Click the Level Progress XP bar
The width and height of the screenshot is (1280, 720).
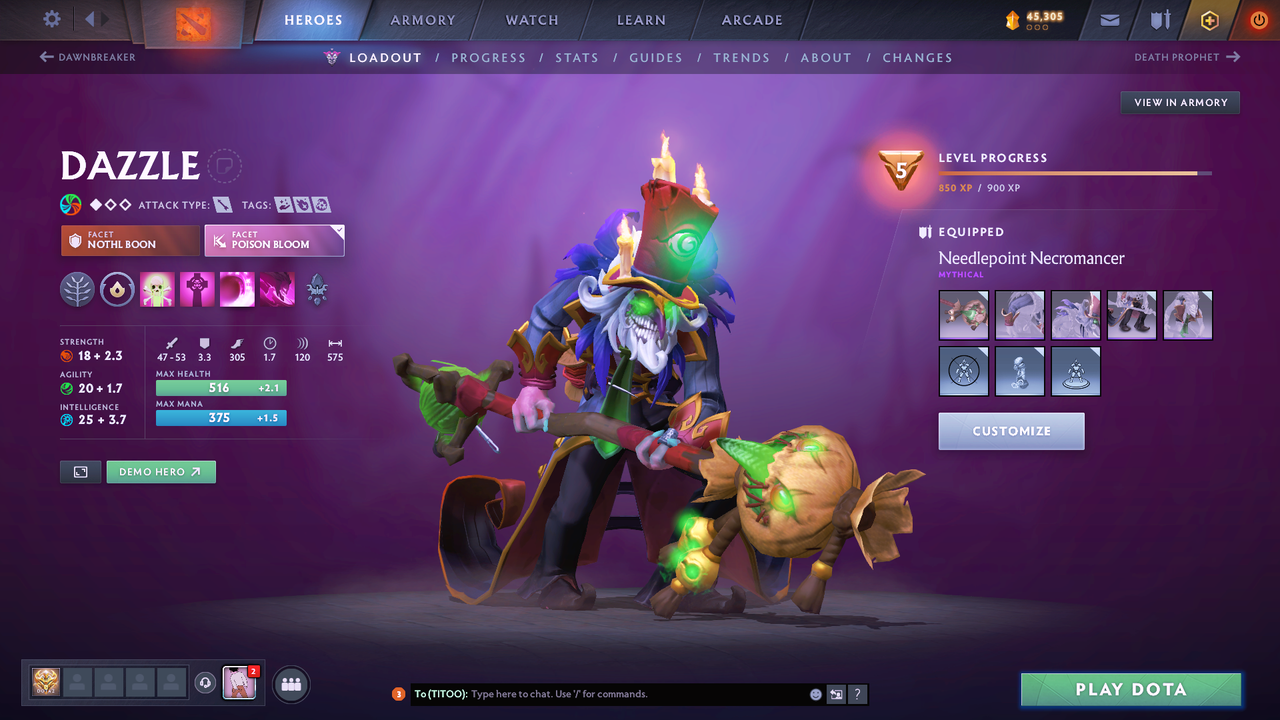pyautogui.click(x=1075, y=172)
